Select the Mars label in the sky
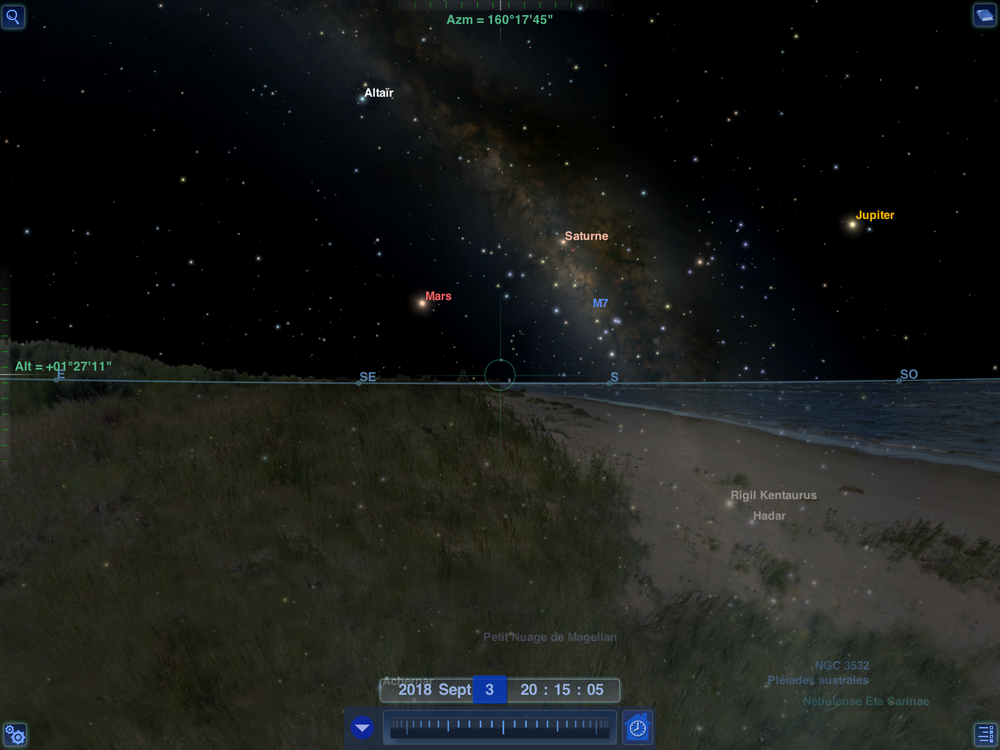The image size is (1000, 750). [438, 296]
